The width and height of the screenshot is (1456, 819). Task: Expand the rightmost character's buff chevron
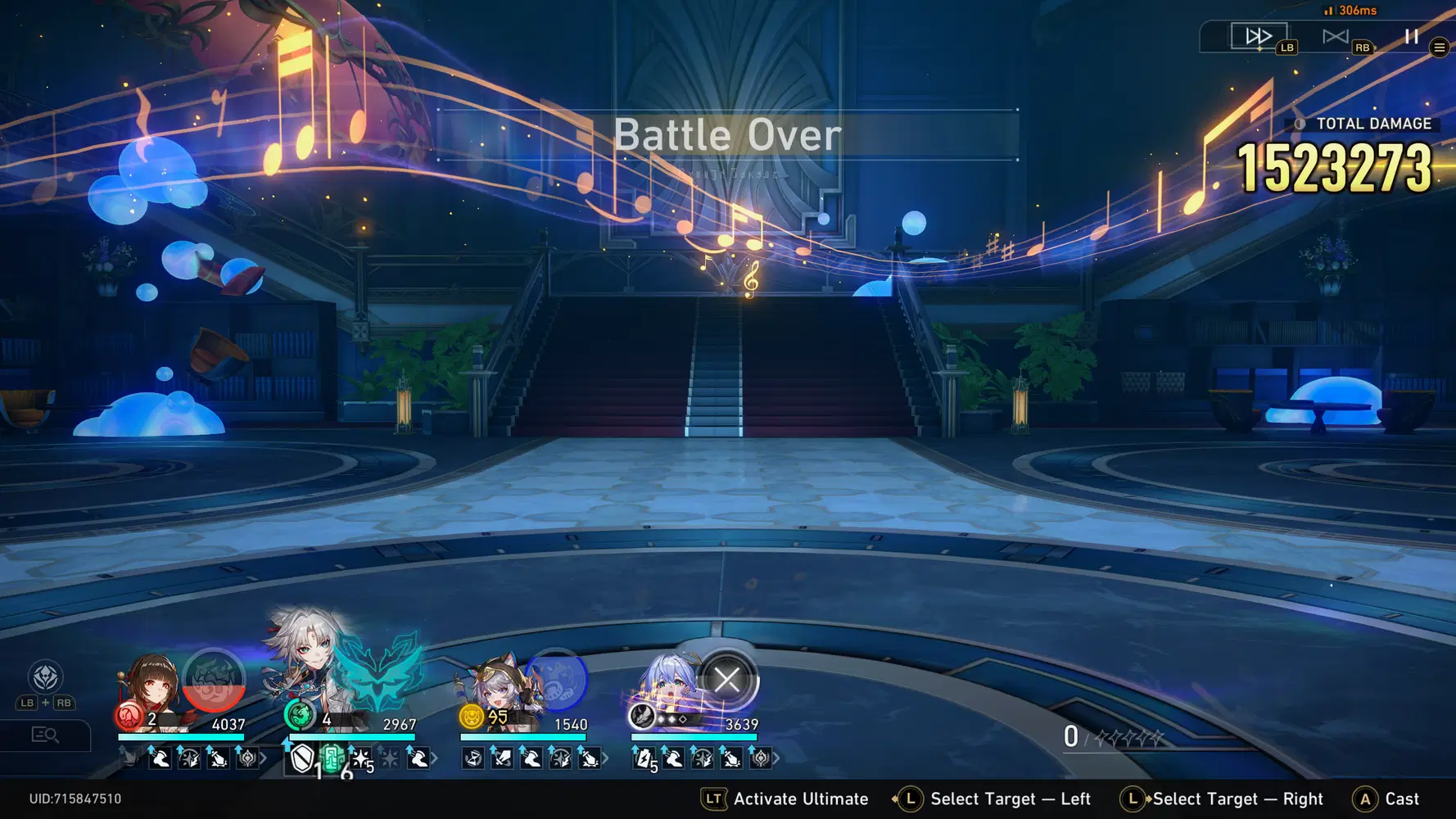(x=777, y=759)
